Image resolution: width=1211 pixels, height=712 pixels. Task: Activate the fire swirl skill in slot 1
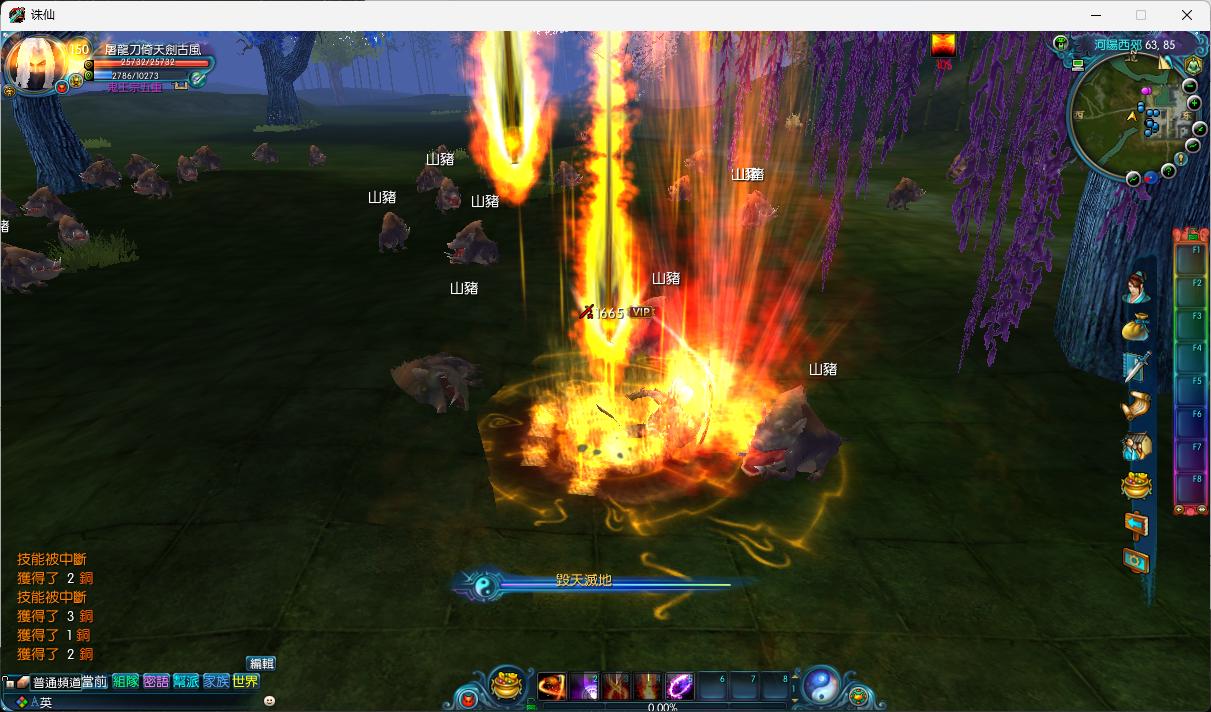coord(552,686)
